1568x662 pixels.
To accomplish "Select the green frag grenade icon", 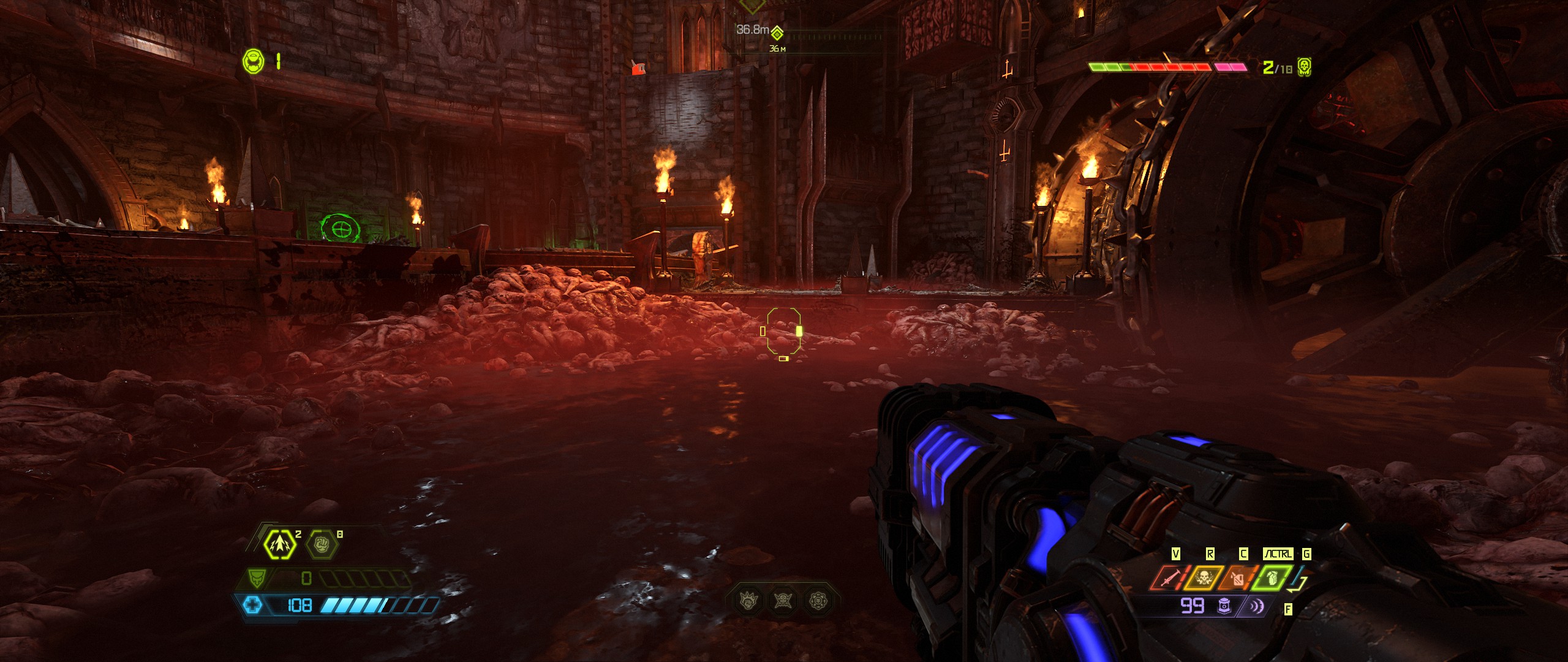I will coord(1272,578).
